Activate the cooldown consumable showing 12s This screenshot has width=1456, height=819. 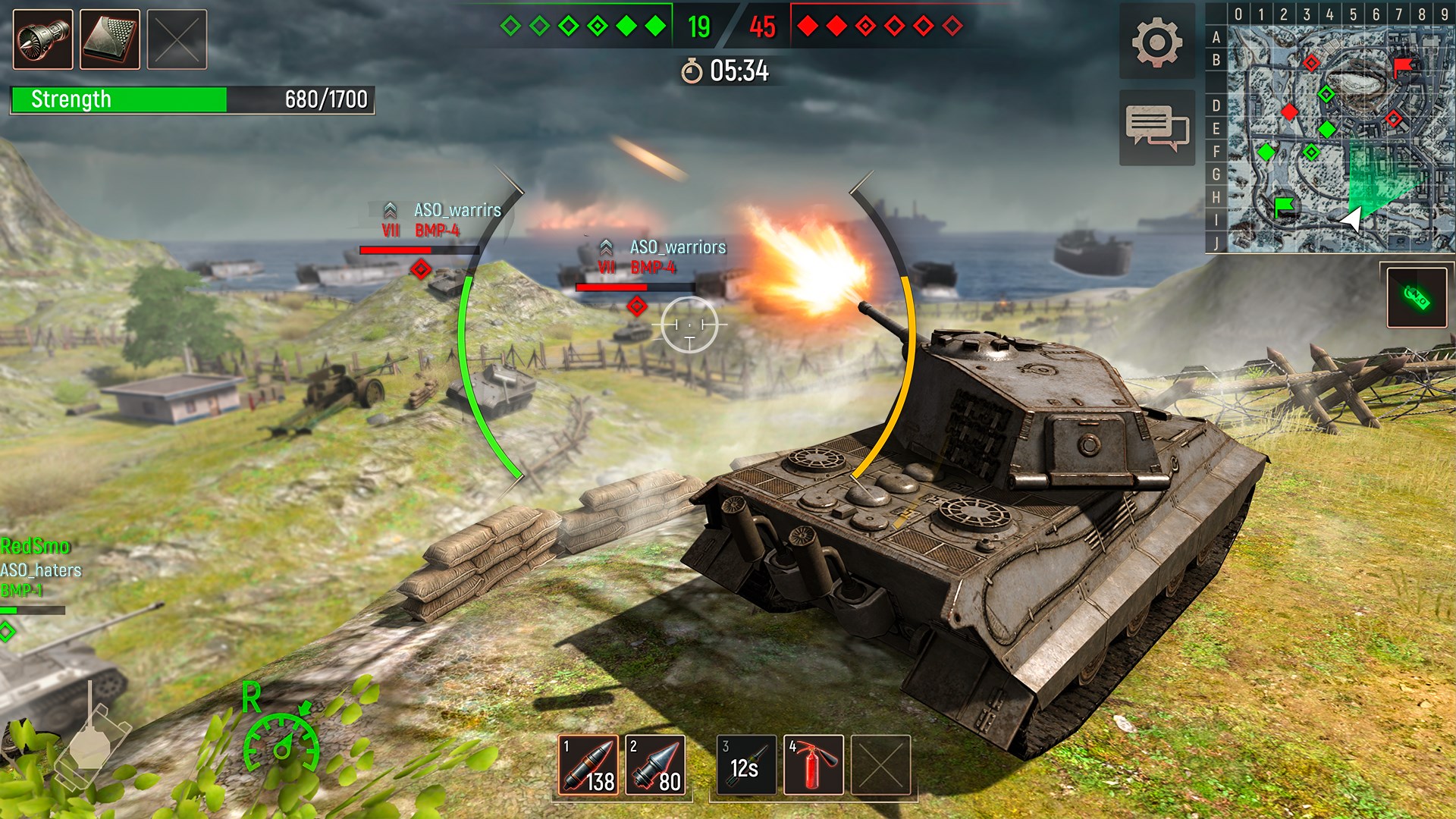[x=746, y=764]
